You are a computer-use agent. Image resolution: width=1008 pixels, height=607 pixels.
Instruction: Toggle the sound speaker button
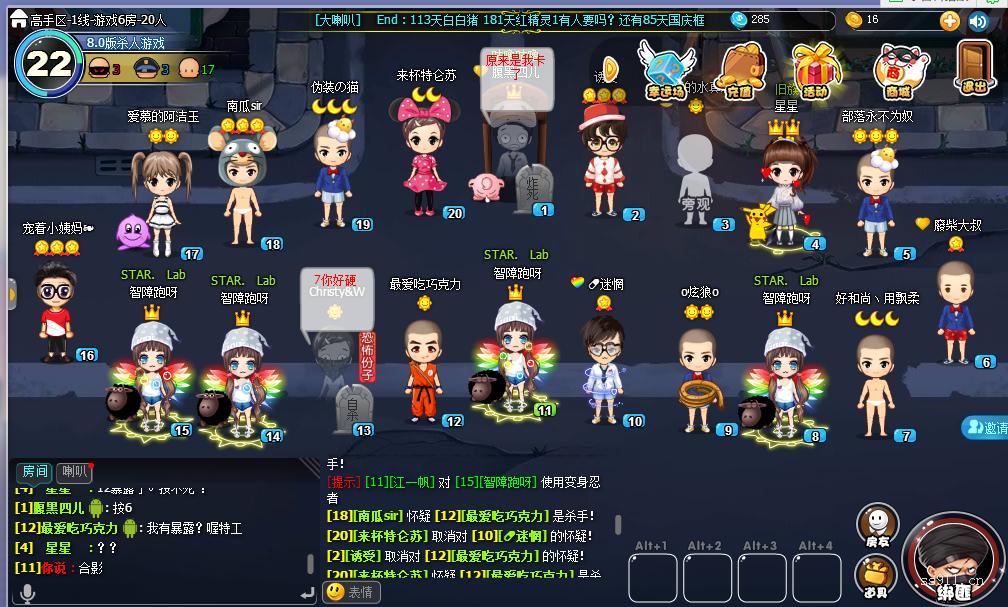[x=979, y=20]
